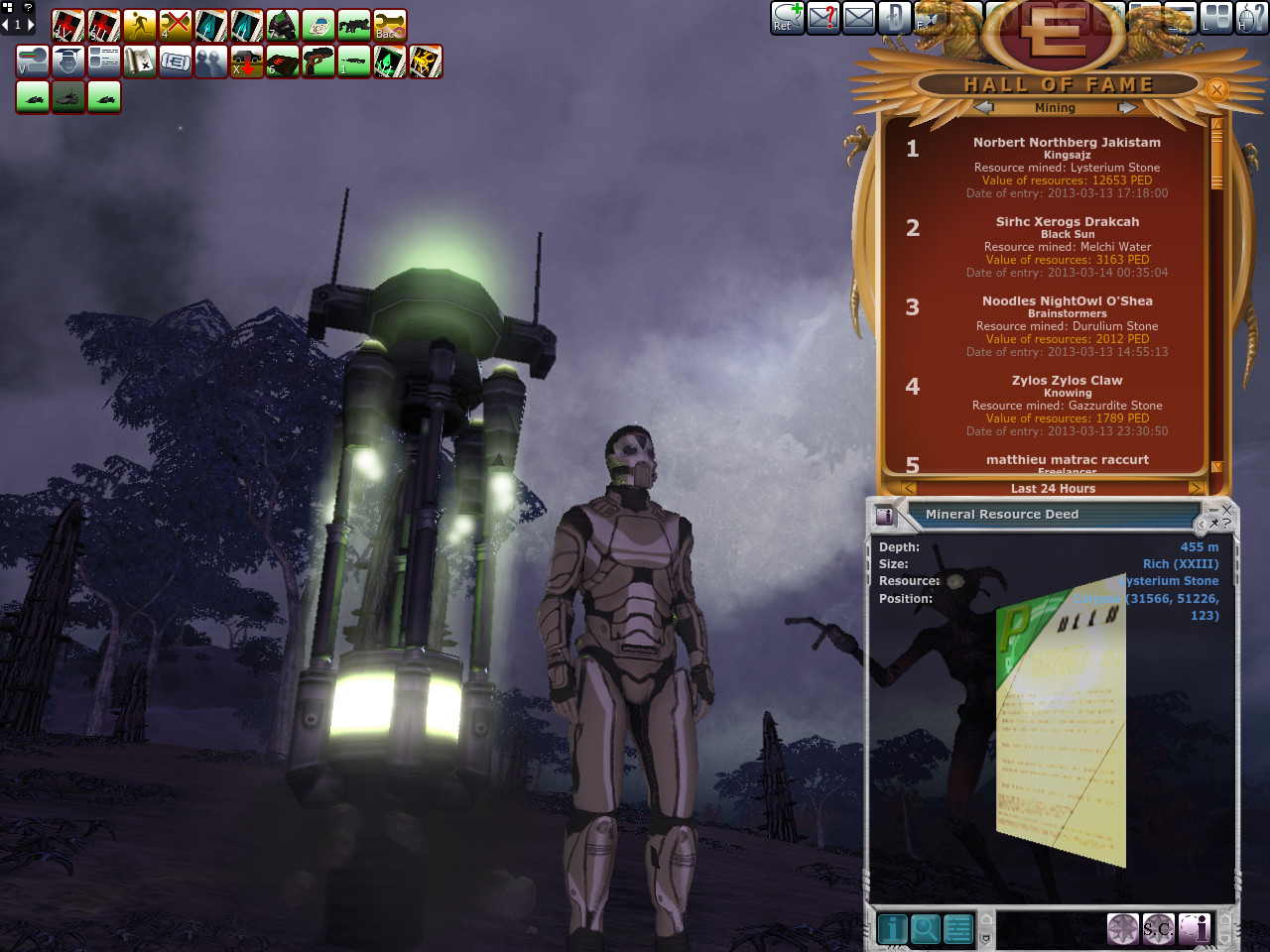Open the mail envelope with question mark
The width and height of the screenshot is (1270, 952).
click(824, 17)
